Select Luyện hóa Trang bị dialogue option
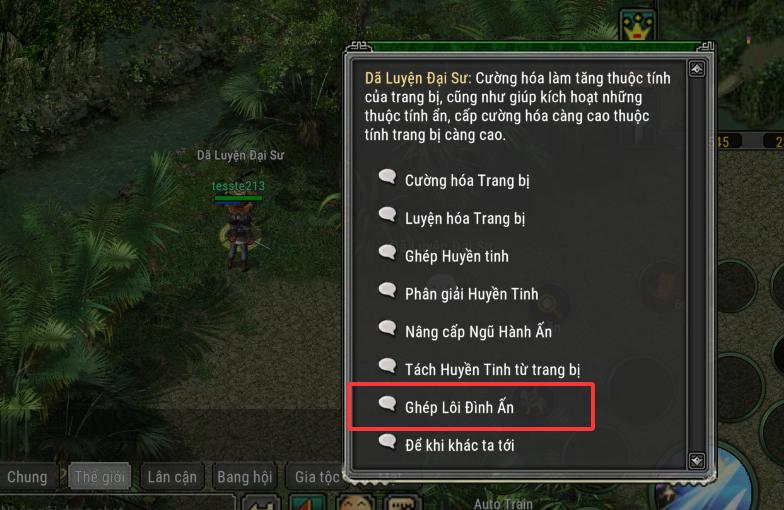This screenshot has width=784, height=510. click(x=464, y=218)
